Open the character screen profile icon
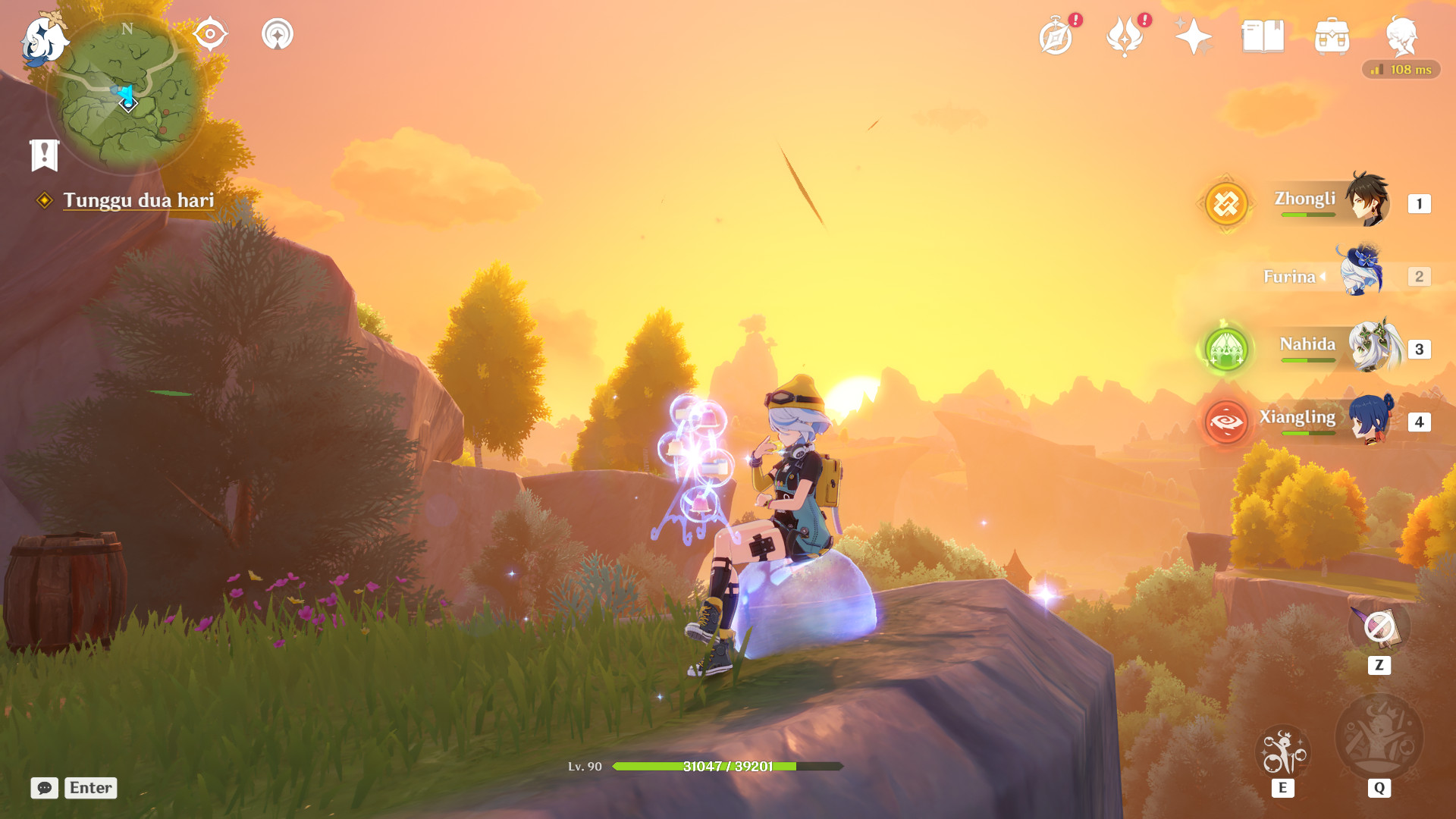 pos(1401,36)
